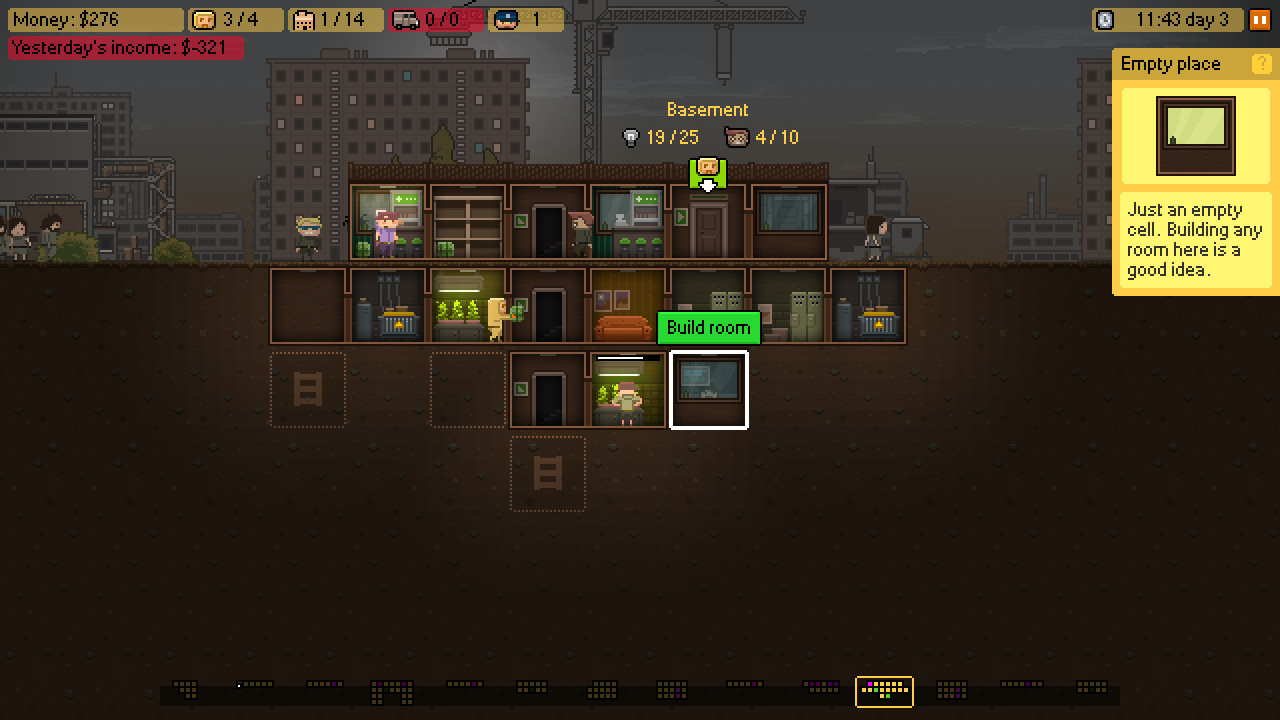Pause the game with the orange pause button
The height and width of the screenshot is (720, 1280).
click(1262, 18)
